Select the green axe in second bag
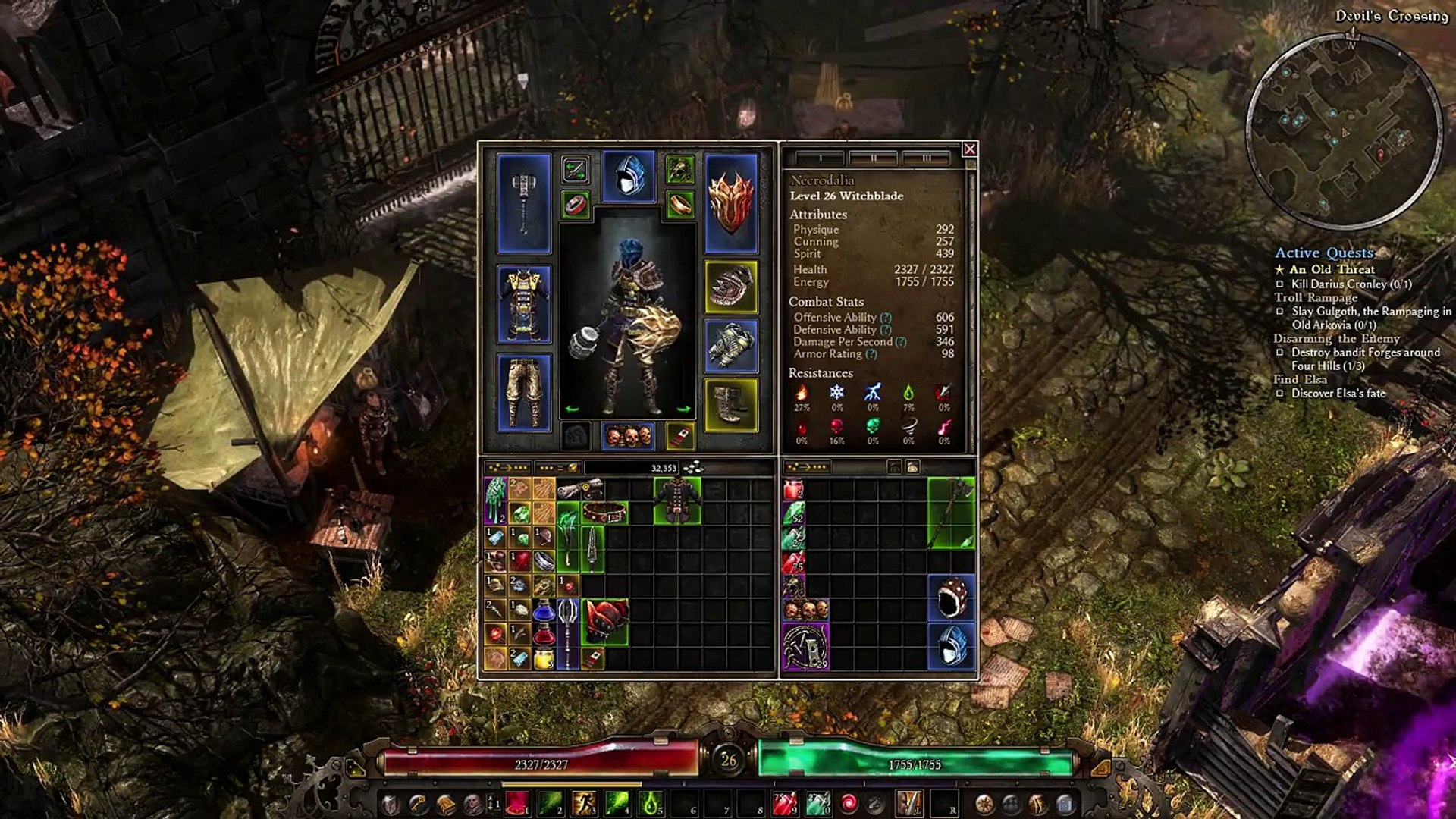 [x=952, y=513]
